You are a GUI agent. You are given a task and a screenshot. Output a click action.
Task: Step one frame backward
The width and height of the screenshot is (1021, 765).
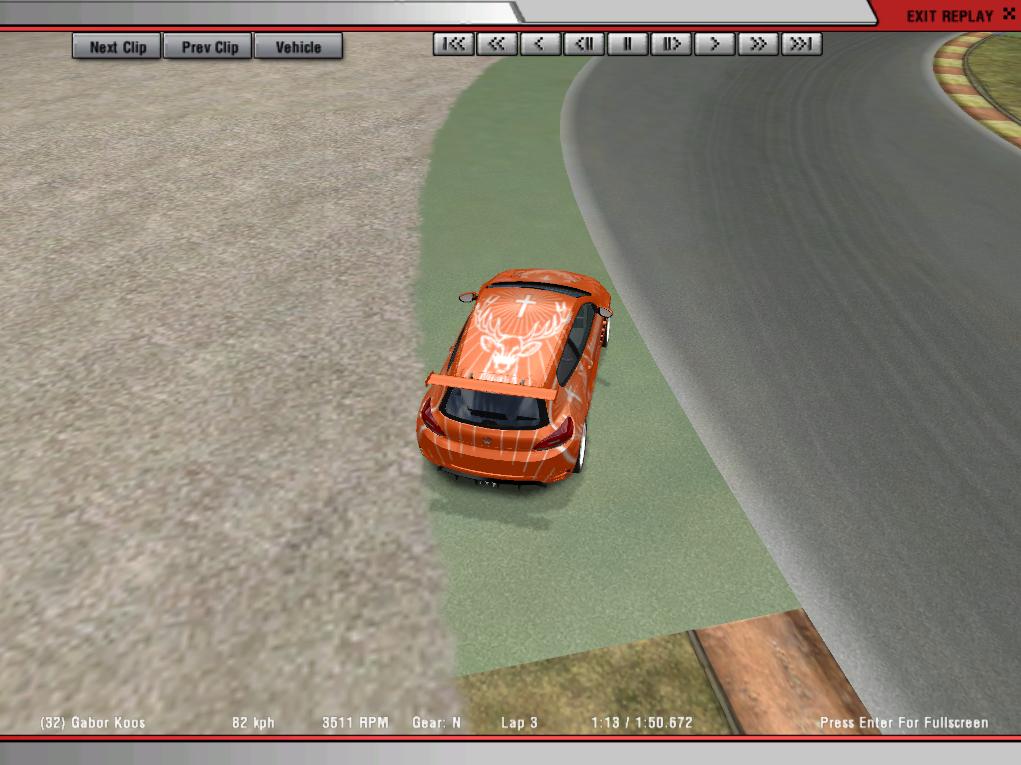click(x=584, y=44)
